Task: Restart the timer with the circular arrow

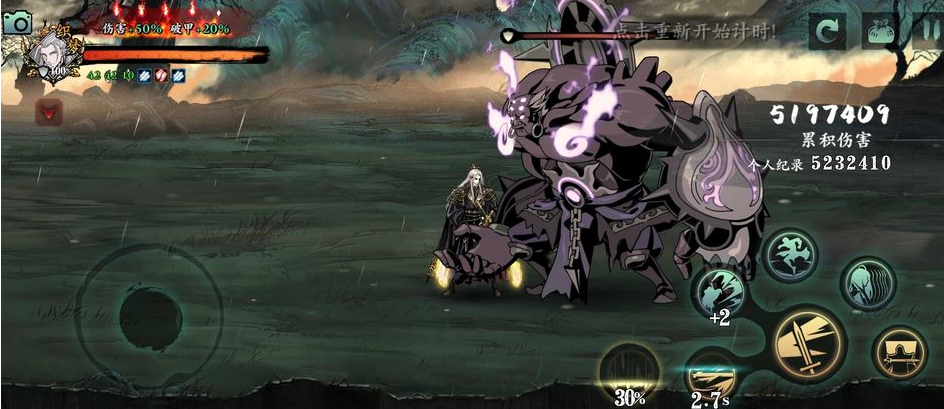Action: pyautogui.click(x=827, y=30)
